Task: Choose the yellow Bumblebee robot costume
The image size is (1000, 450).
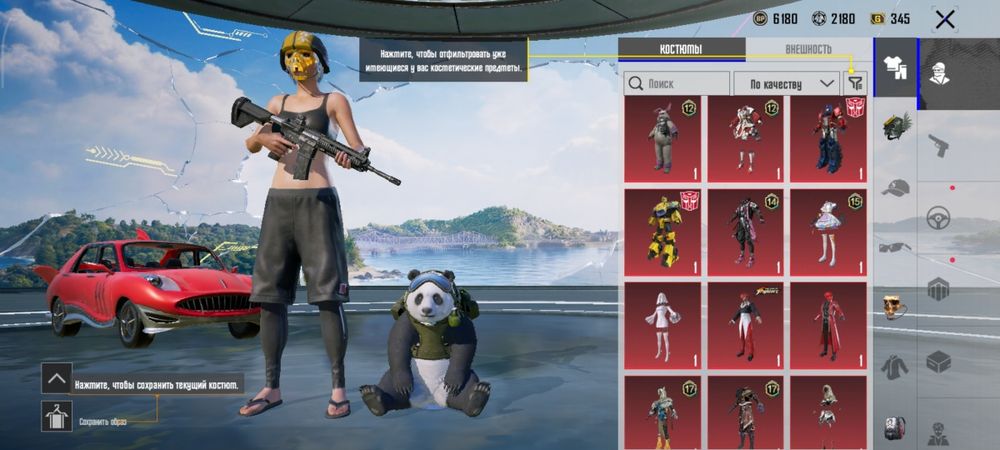Action: pyautogui.click(x=663, y=230)
